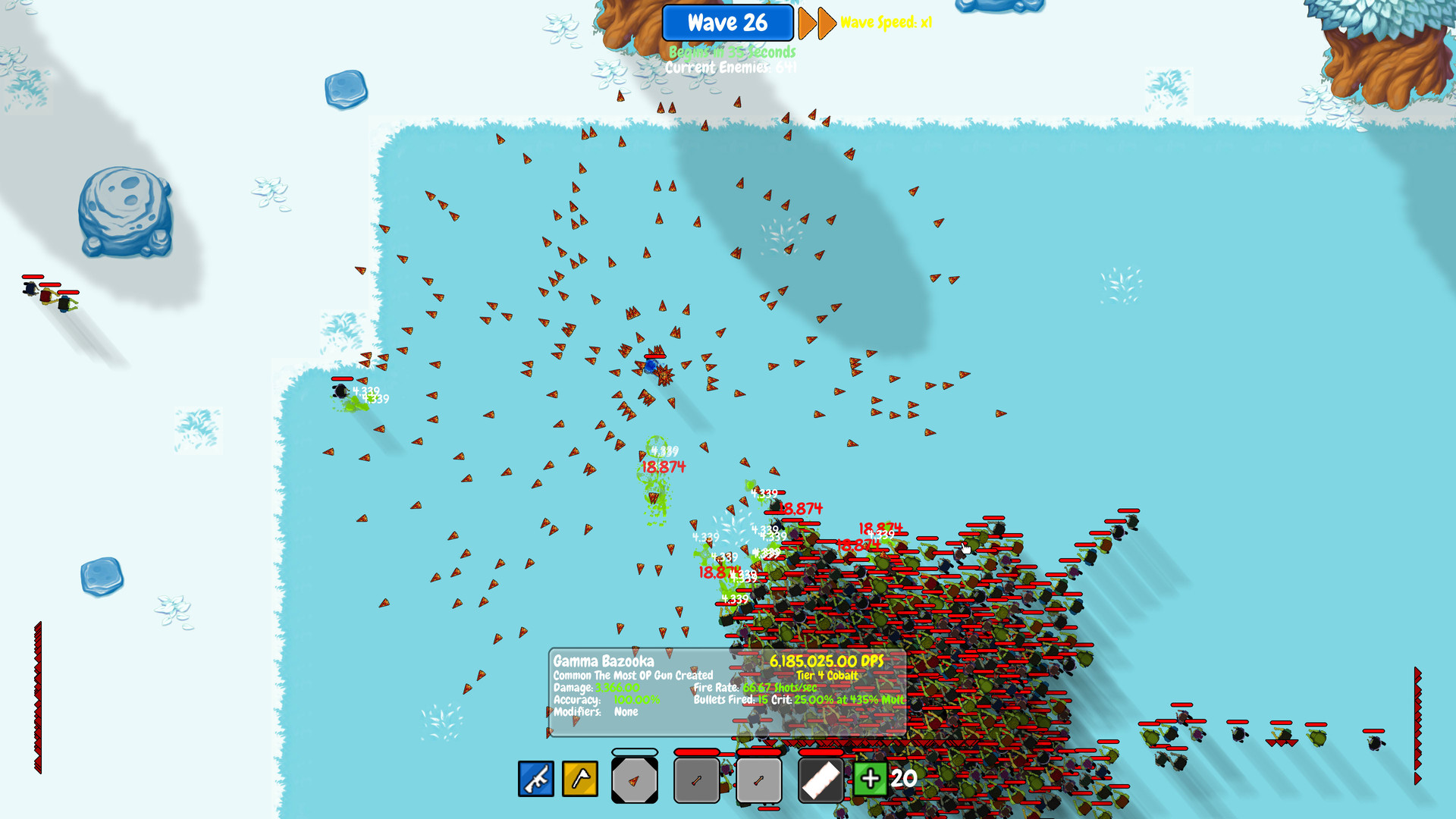Select the bandage healing item slot
This screenshot has height=819, width=1456.
click(x=821, y=777)
